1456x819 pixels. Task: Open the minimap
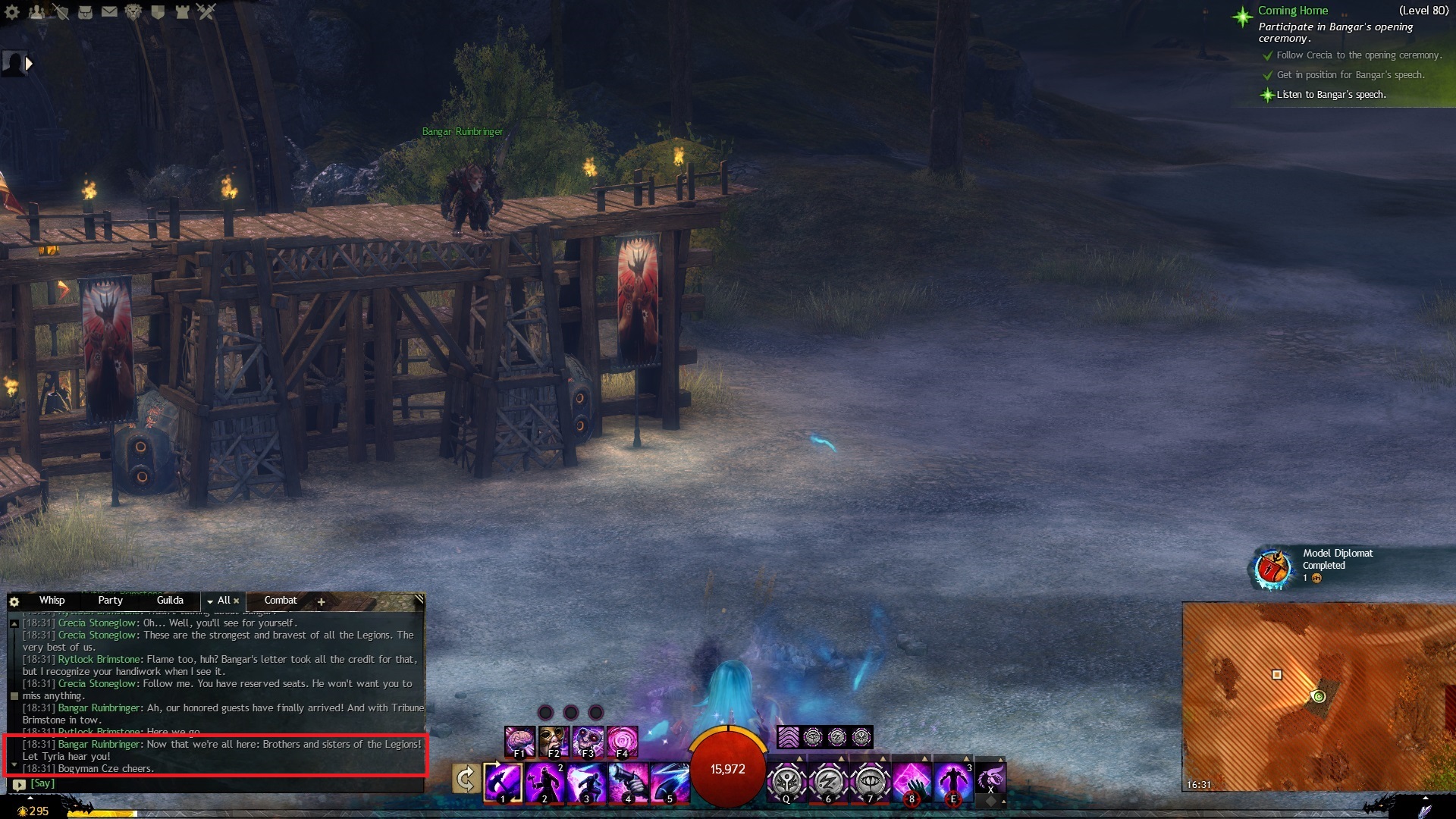point(1318,696)
